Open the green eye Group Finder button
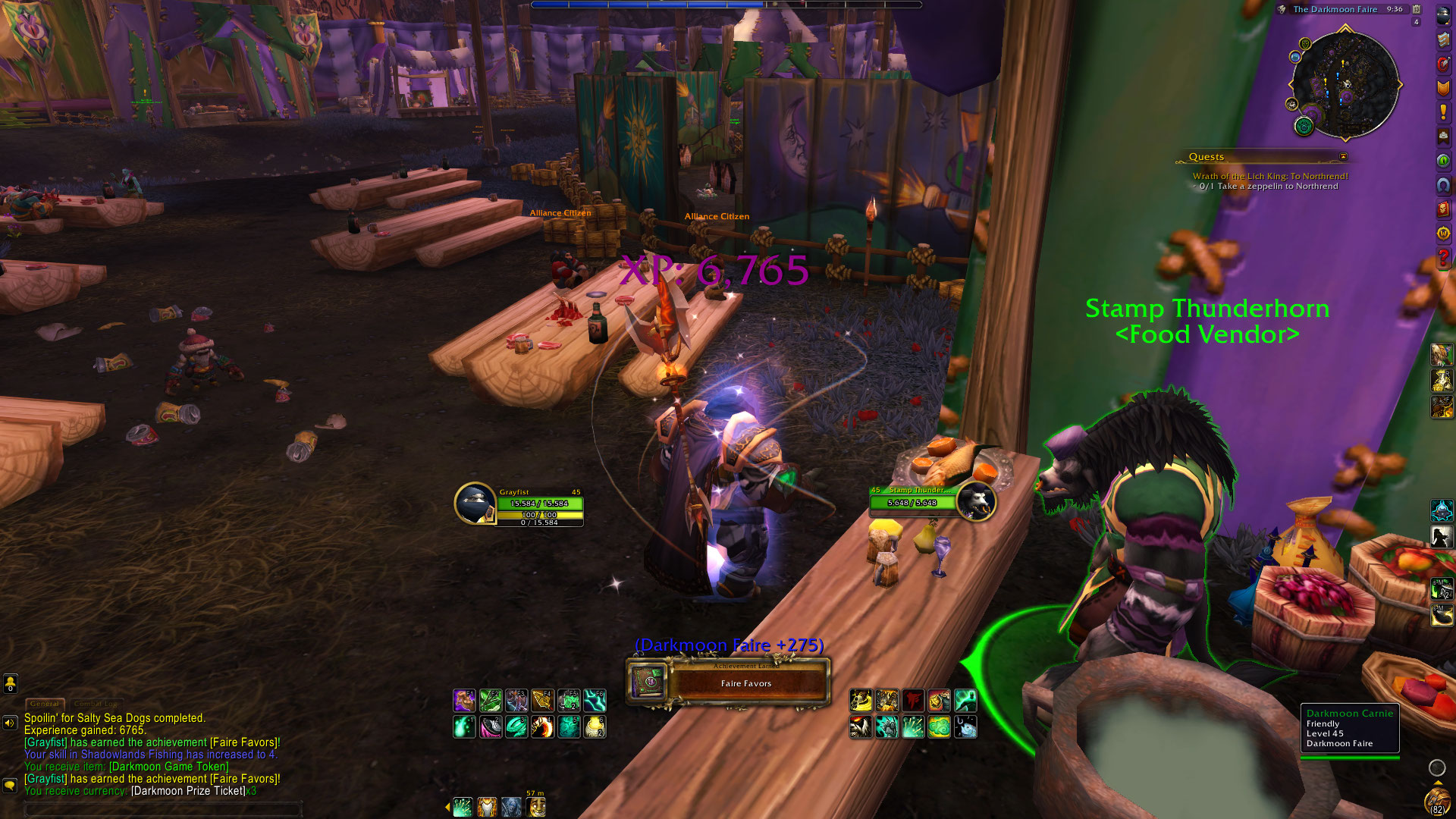 1443,161
